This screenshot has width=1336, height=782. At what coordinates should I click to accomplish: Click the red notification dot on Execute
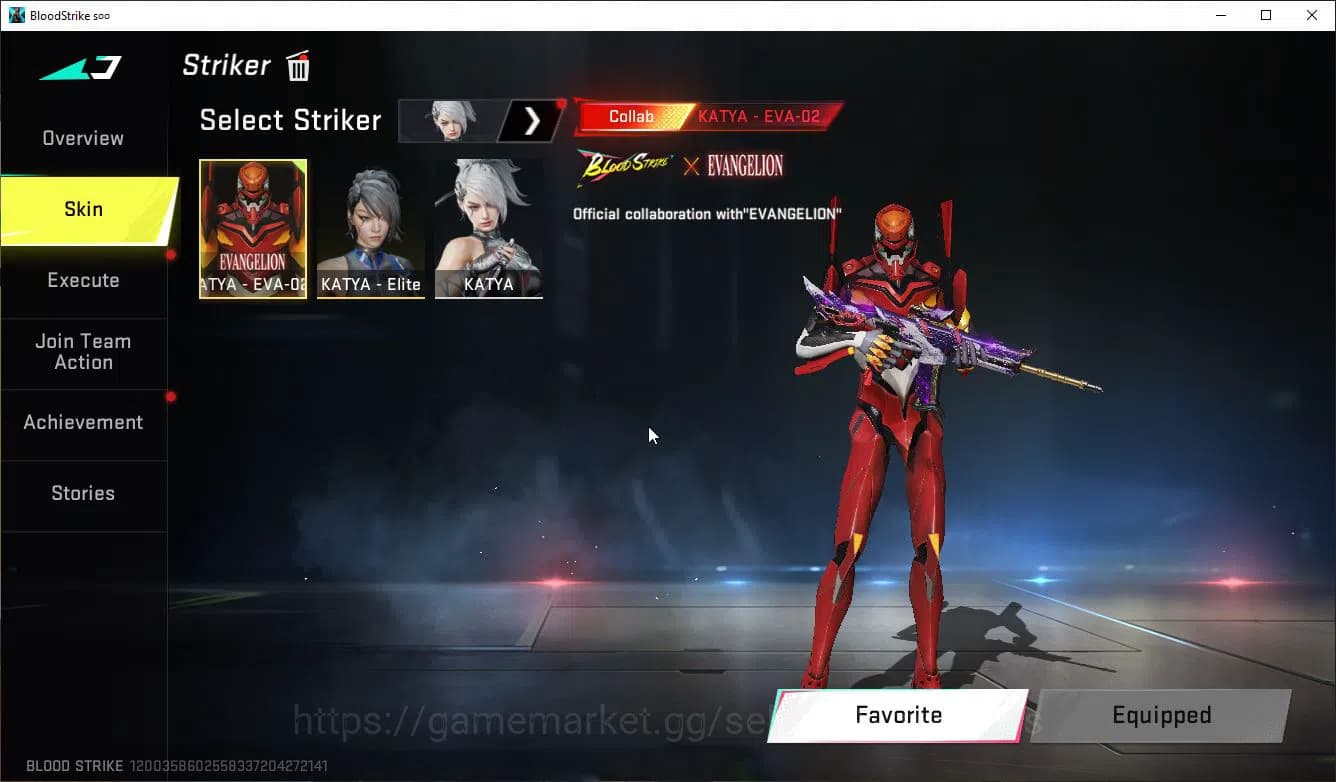170,255
